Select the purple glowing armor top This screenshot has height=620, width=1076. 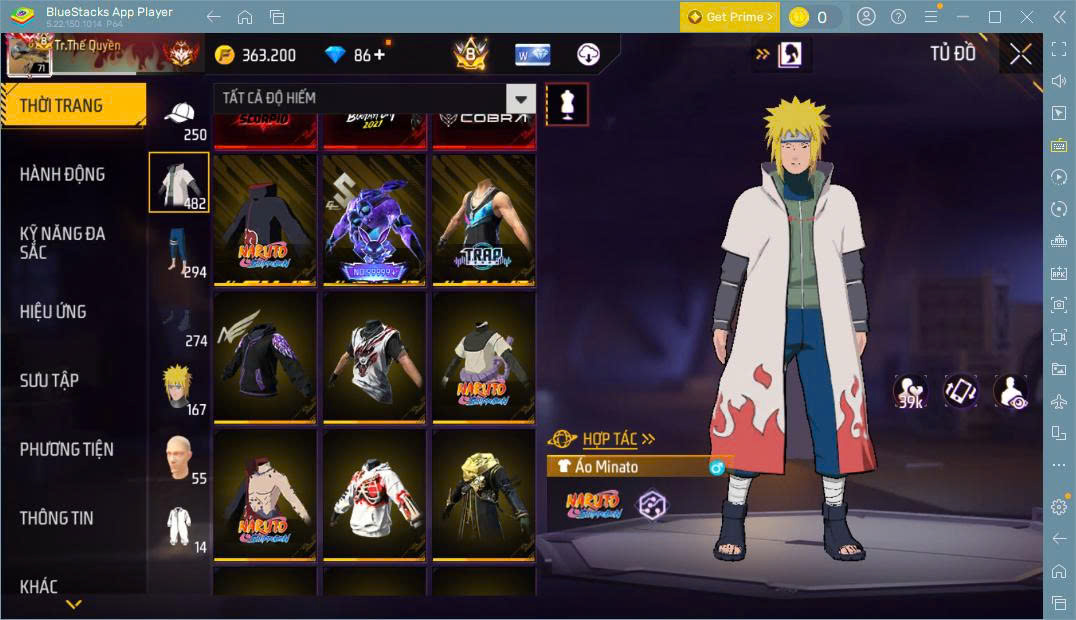point(374,219)
